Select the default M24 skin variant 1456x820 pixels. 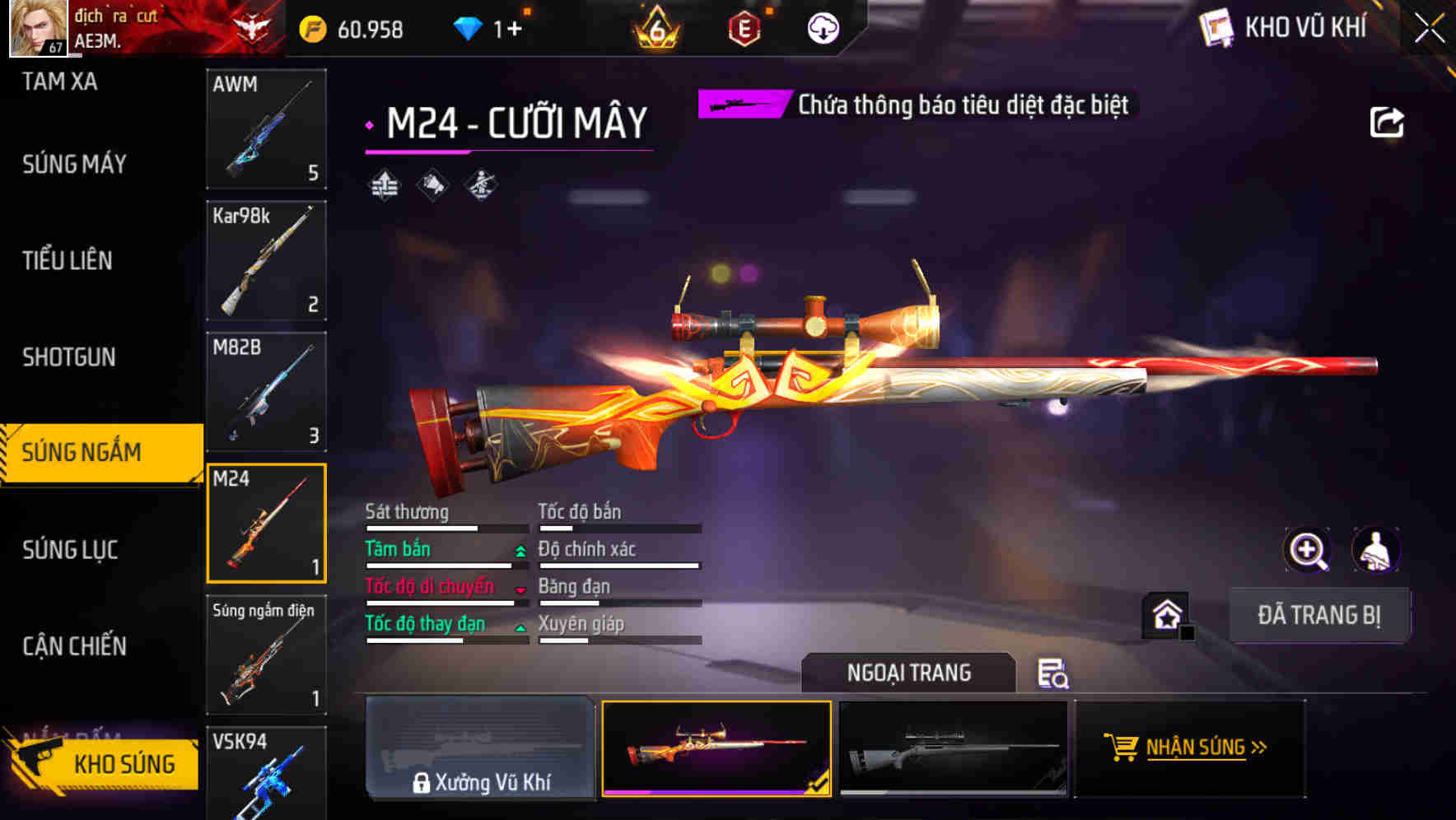tap(955, 748)
